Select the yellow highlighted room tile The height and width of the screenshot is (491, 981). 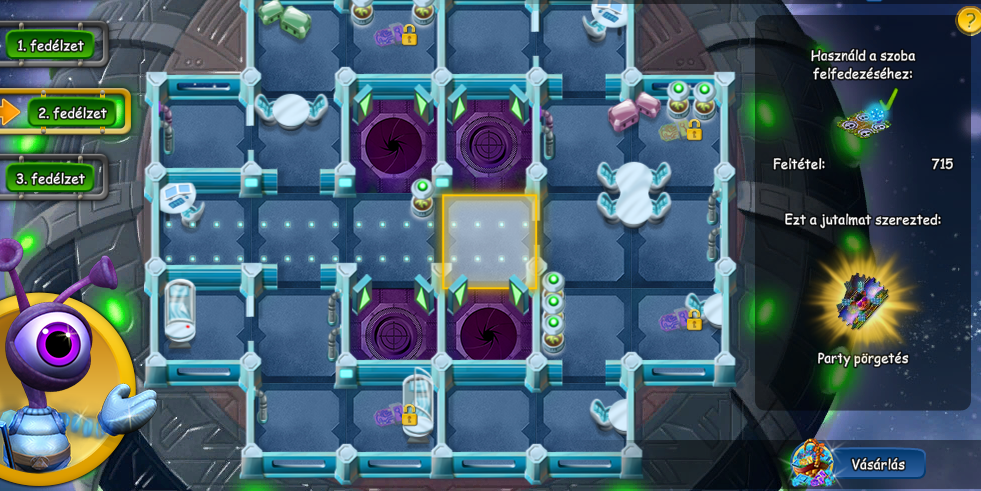click(489, 242)
